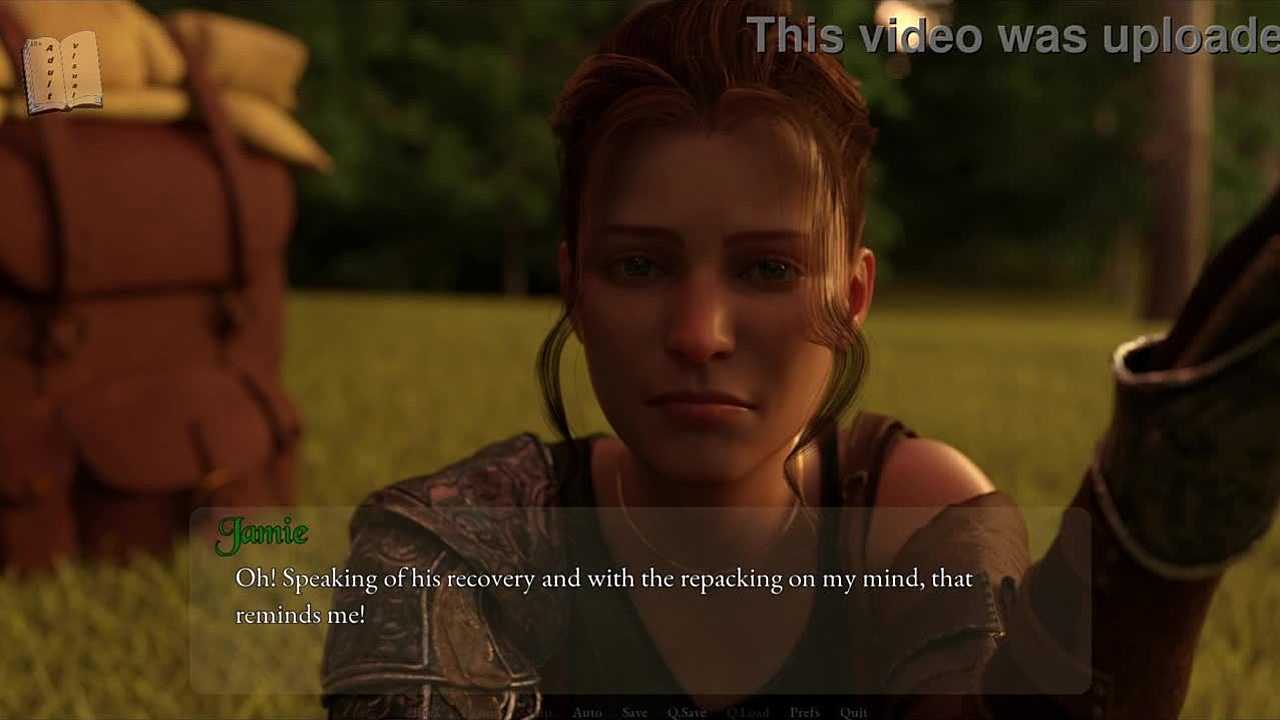Screen dimensions: 1280x720
Task: Enable Auto advance in quick menu
Action: pyautogui.click(x=587, y=712)
